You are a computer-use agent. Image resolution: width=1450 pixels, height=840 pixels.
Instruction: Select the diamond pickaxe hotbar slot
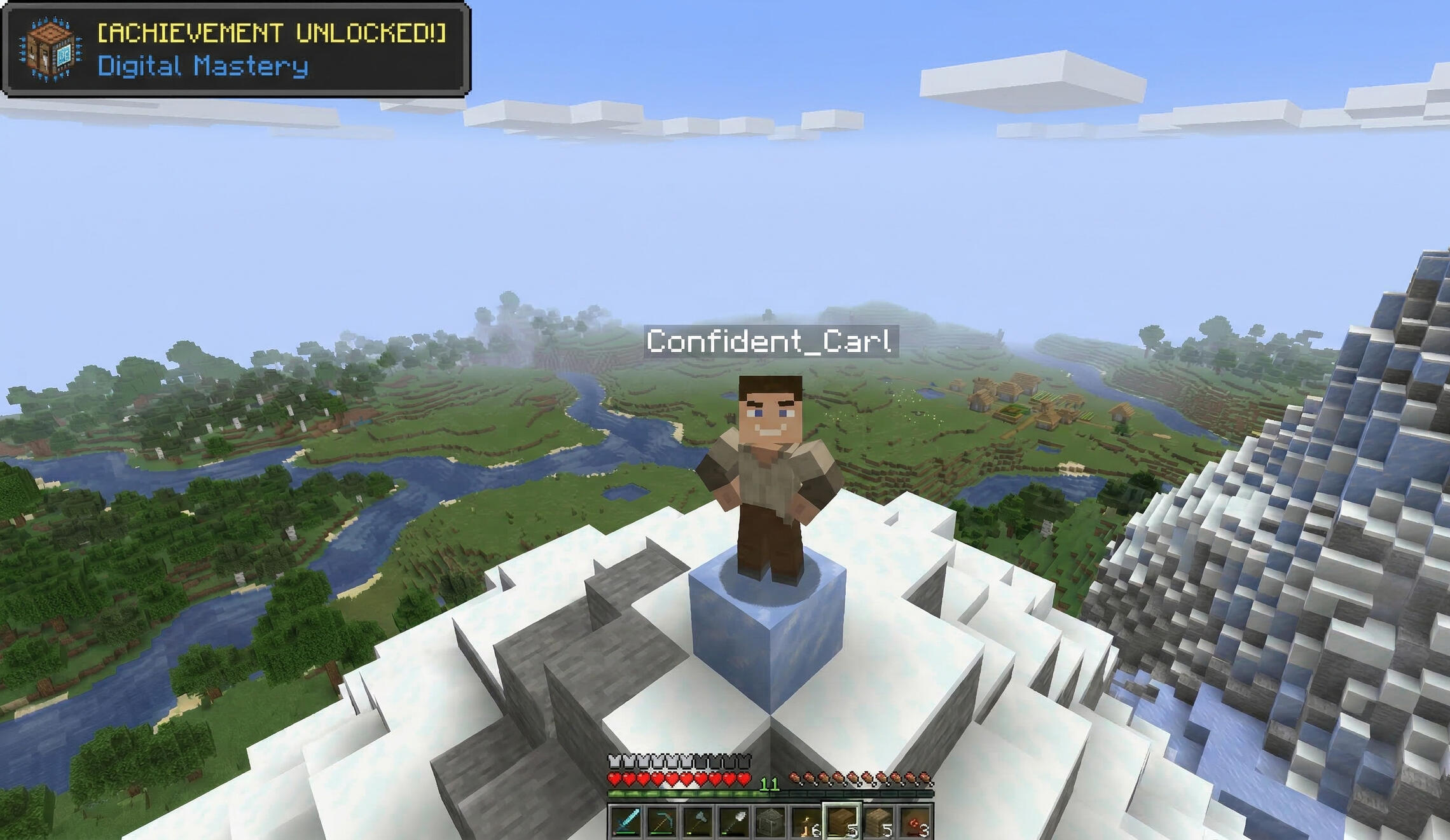click(x=662, y=823)
